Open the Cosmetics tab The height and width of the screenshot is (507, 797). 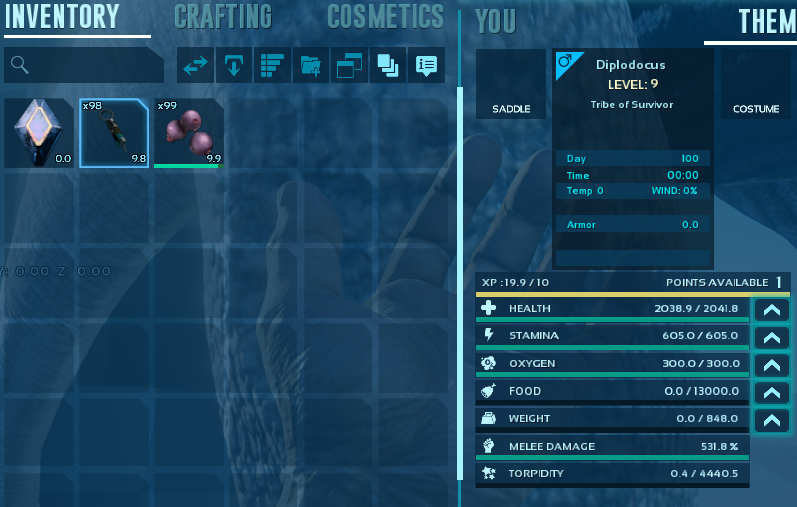click(x=385, y=17)
